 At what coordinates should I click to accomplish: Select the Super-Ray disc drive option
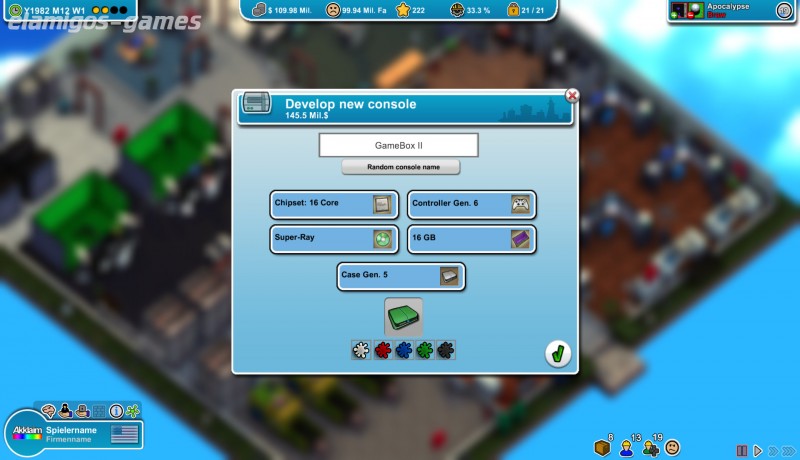pyautogui.click(x=334, y=239)
